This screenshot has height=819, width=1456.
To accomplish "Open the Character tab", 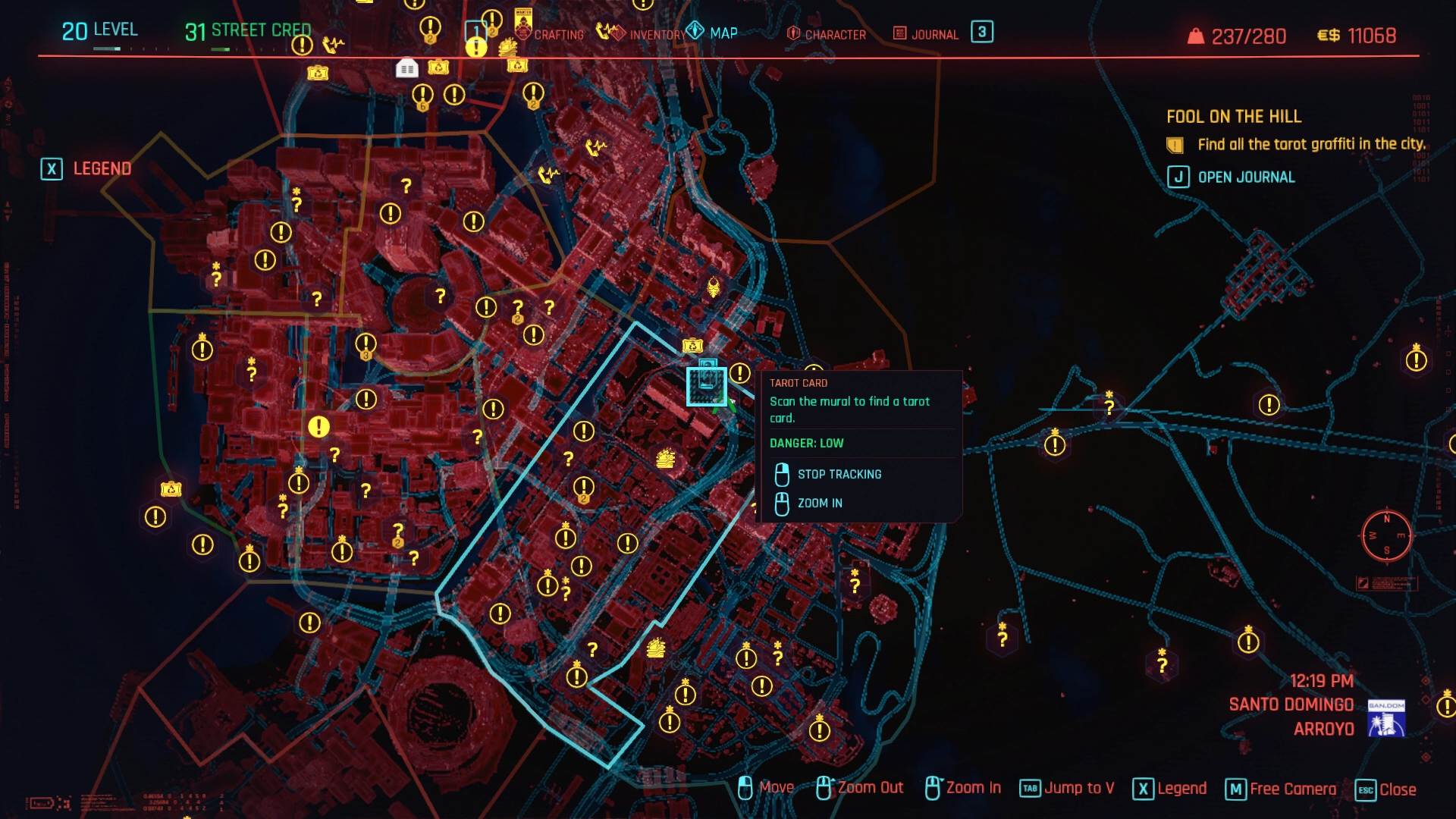I will point(834,35).
